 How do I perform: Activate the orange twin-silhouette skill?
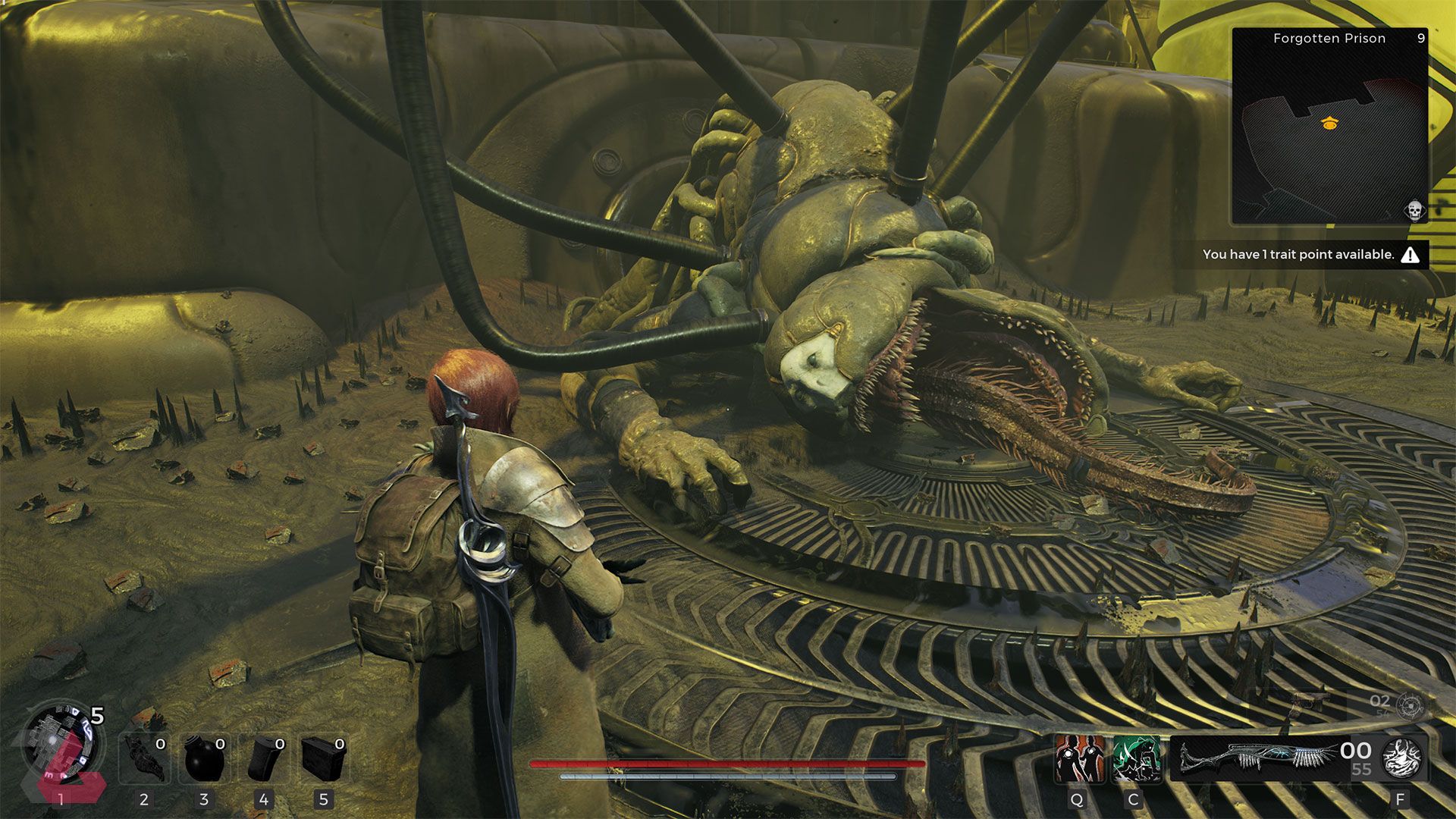(1079, 758)
